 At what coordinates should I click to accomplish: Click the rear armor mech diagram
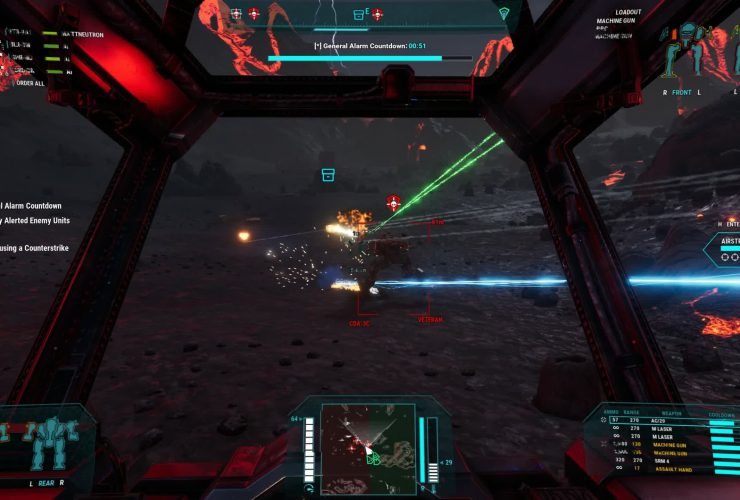point(44,444)
